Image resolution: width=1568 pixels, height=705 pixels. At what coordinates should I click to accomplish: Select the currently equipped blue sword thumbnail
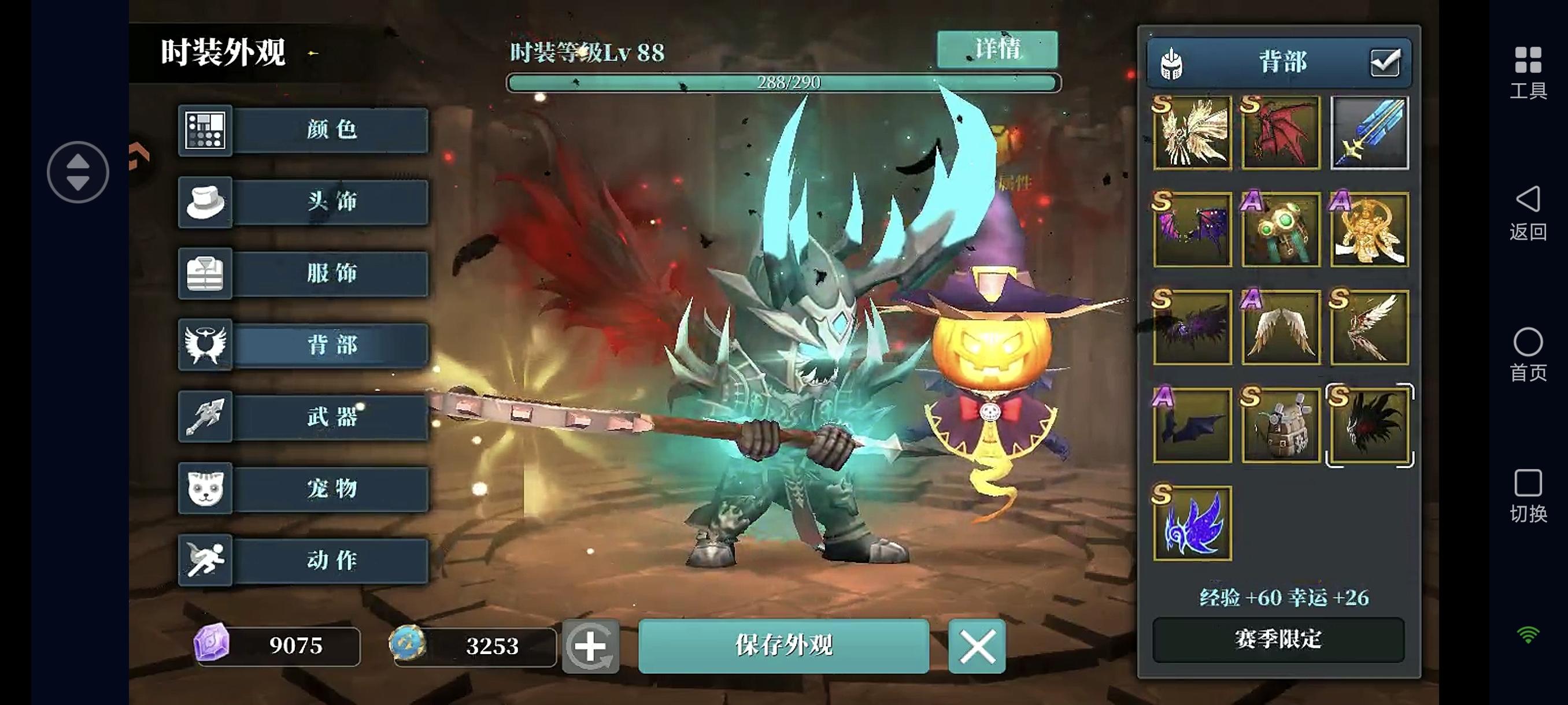point(1369,132)
